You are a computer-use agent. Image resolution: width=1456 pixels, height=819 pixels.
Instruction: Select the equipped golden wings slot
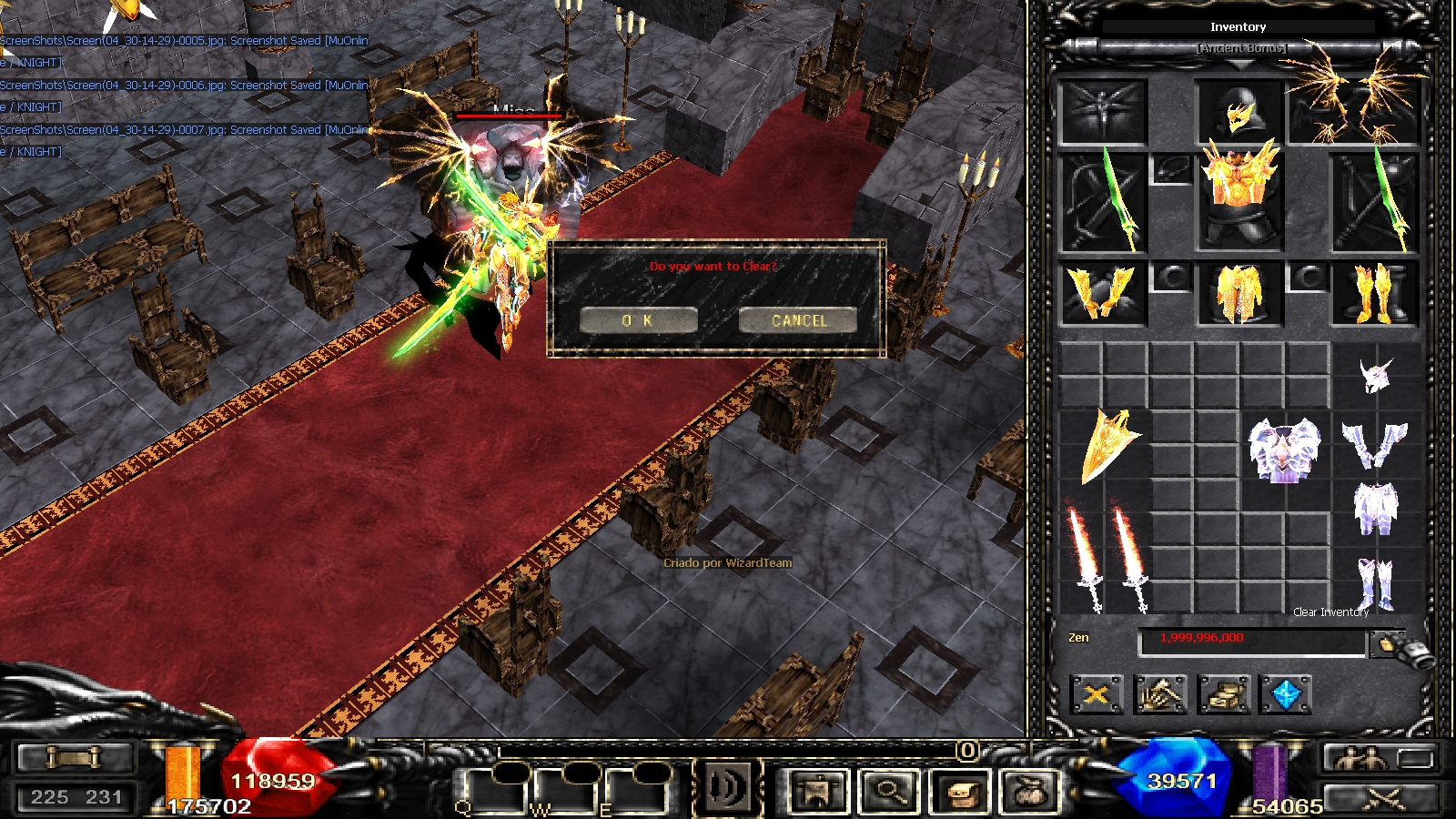1356,100
